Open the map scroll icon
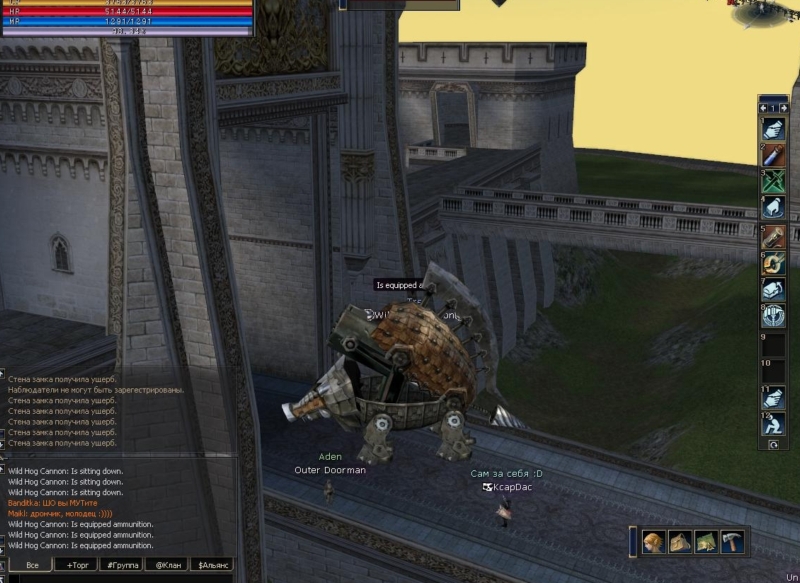Image resolution: width=800 pixels, height=583 pixels. [x=706, y=541]
